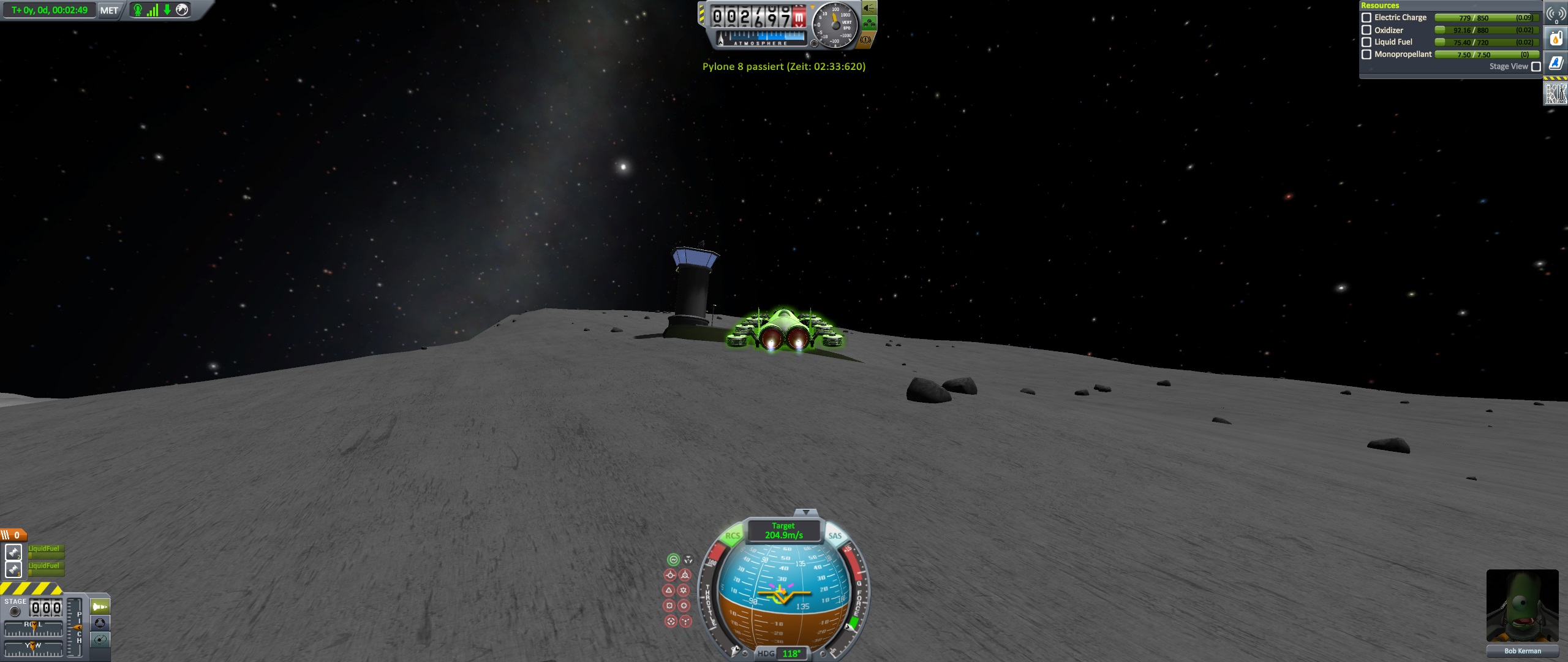
Task: Switch to staging mode with the rocket button
Action: click(100, 607)
